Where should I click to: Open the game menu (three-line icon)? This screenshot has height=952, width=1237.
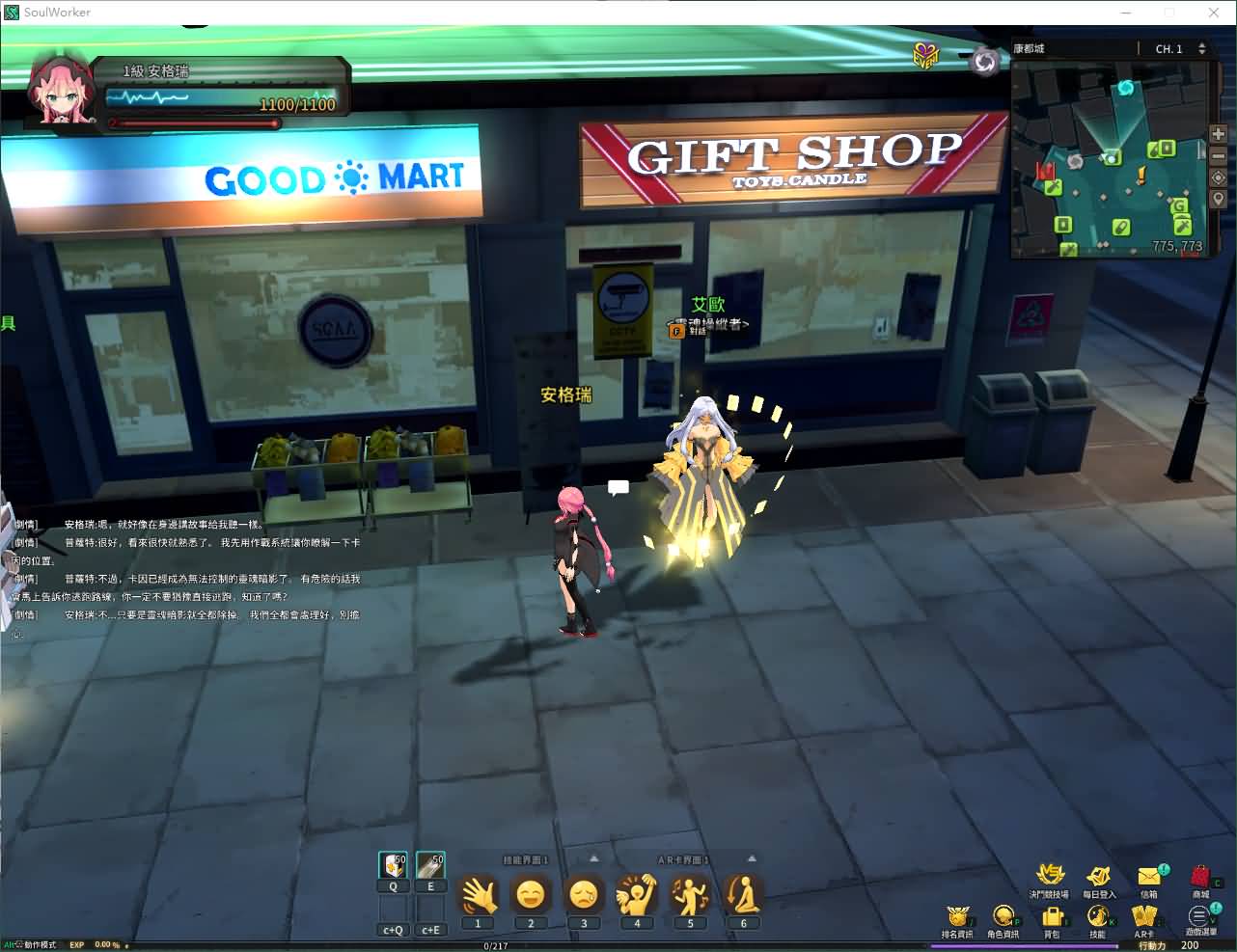click(1199, 915)
